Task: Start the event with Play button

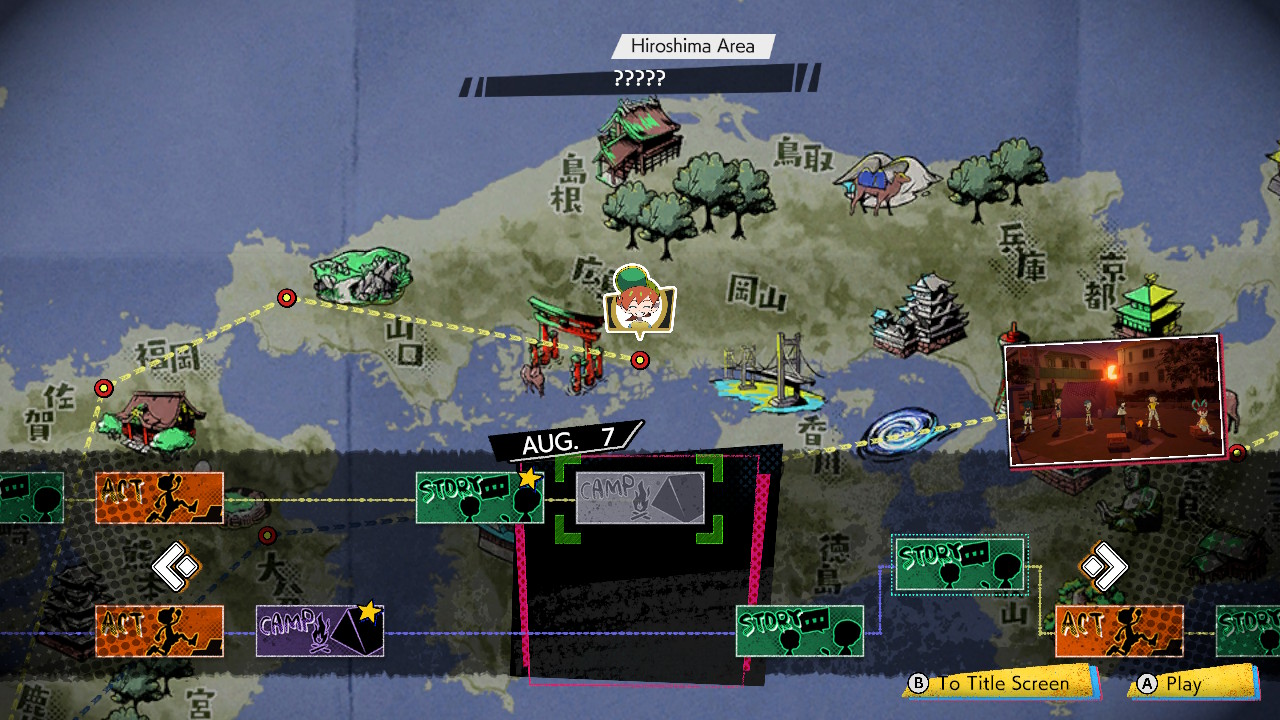Action: [1188, 684]
